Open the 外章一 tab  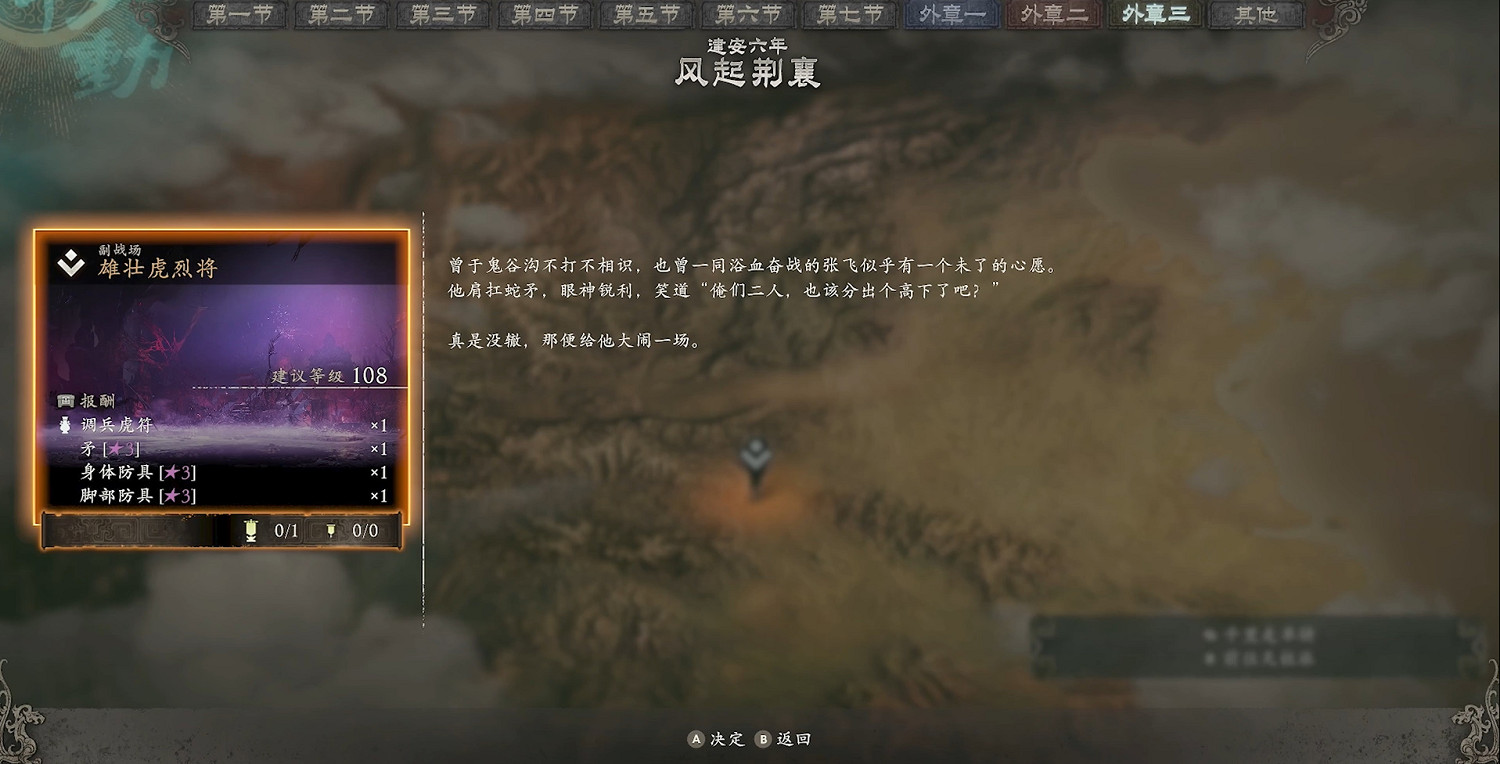pyautogui.click(x=950, y=15)
